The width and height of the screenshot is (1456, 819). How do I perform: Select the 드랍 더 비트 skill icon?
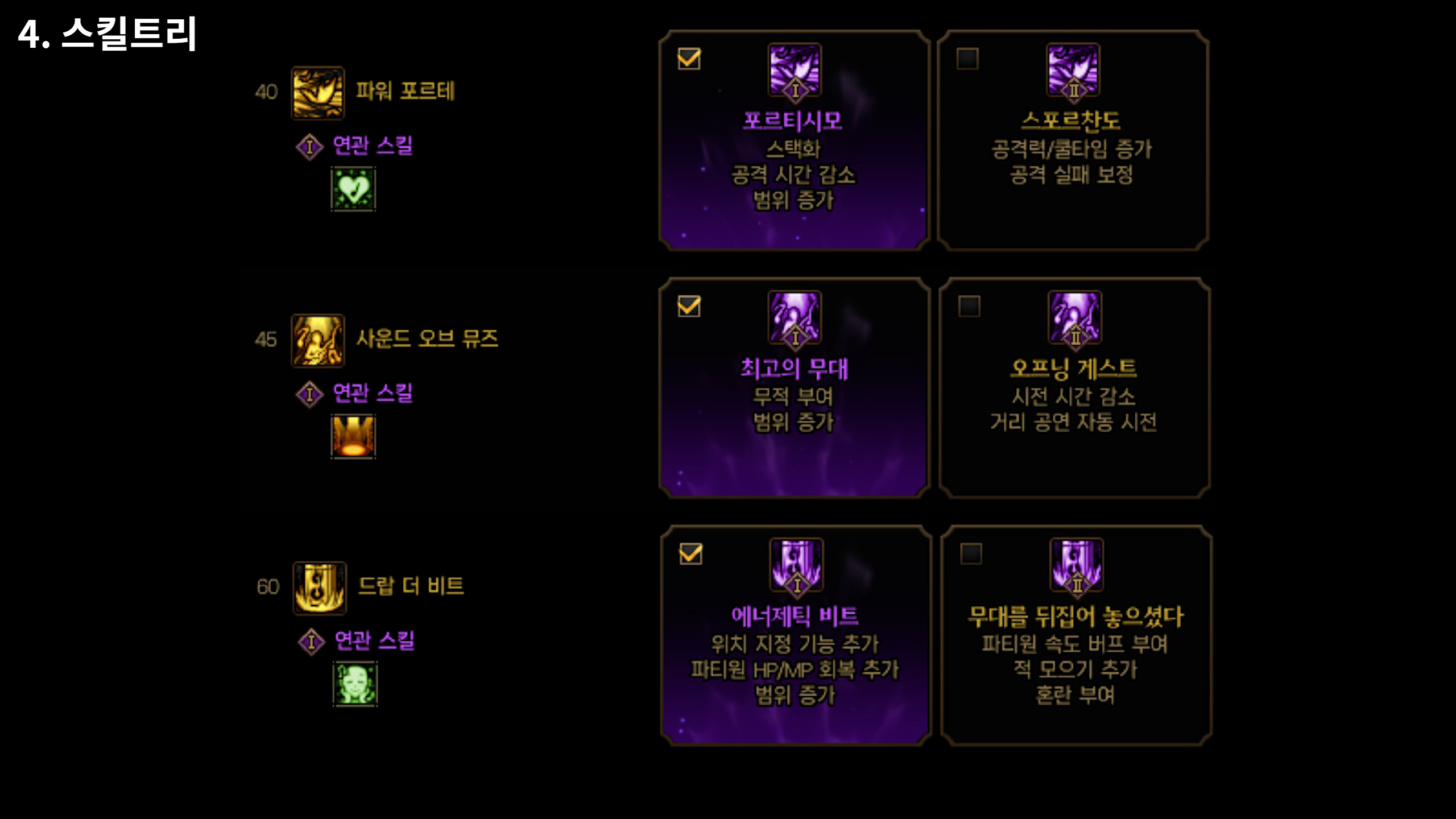coord(319,588)
